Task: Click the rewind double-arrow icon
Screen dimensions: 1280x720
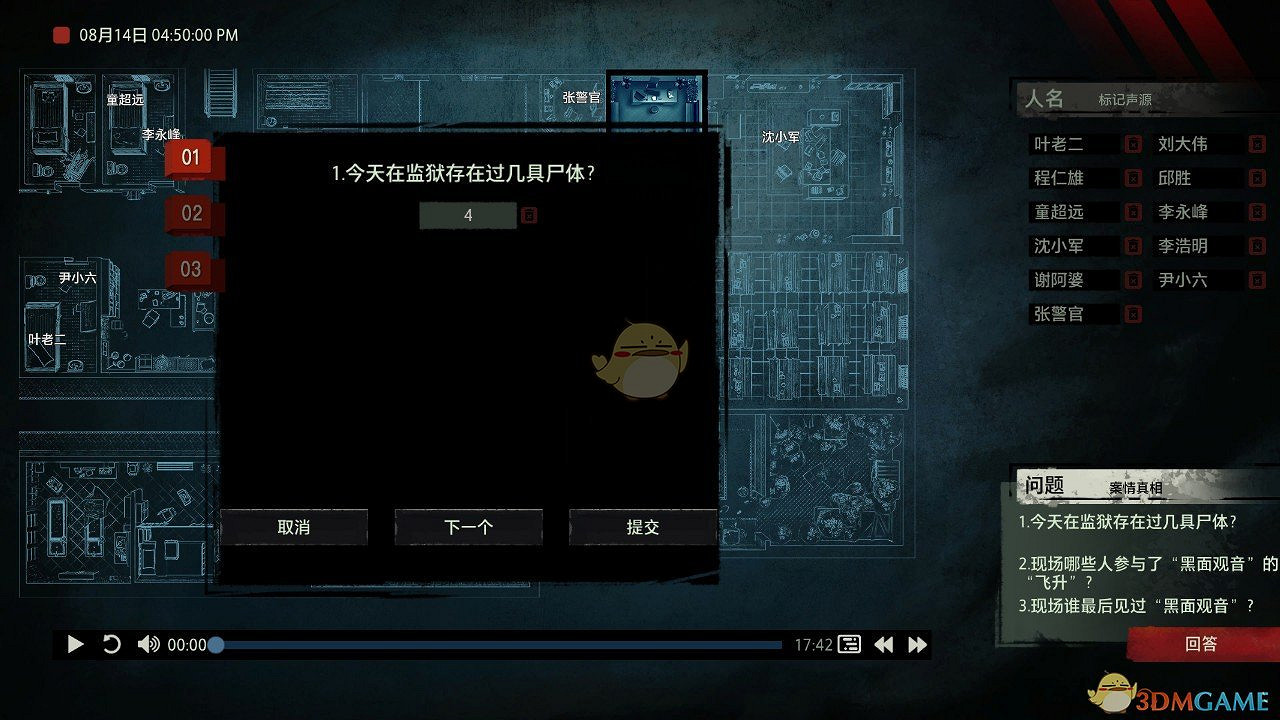Action: (x=884, y=644)
